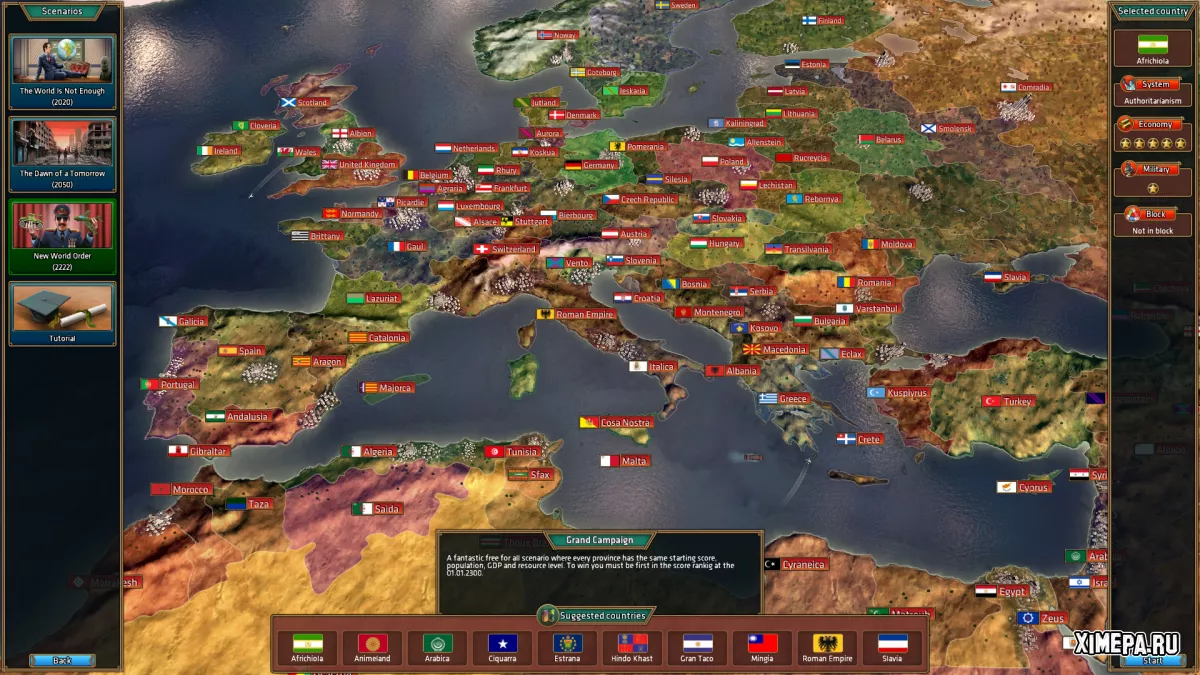Viewport: 1200px width, 675px height.
Task: Select Arabica in the suggested countries bar
Action: coord(437,647)
